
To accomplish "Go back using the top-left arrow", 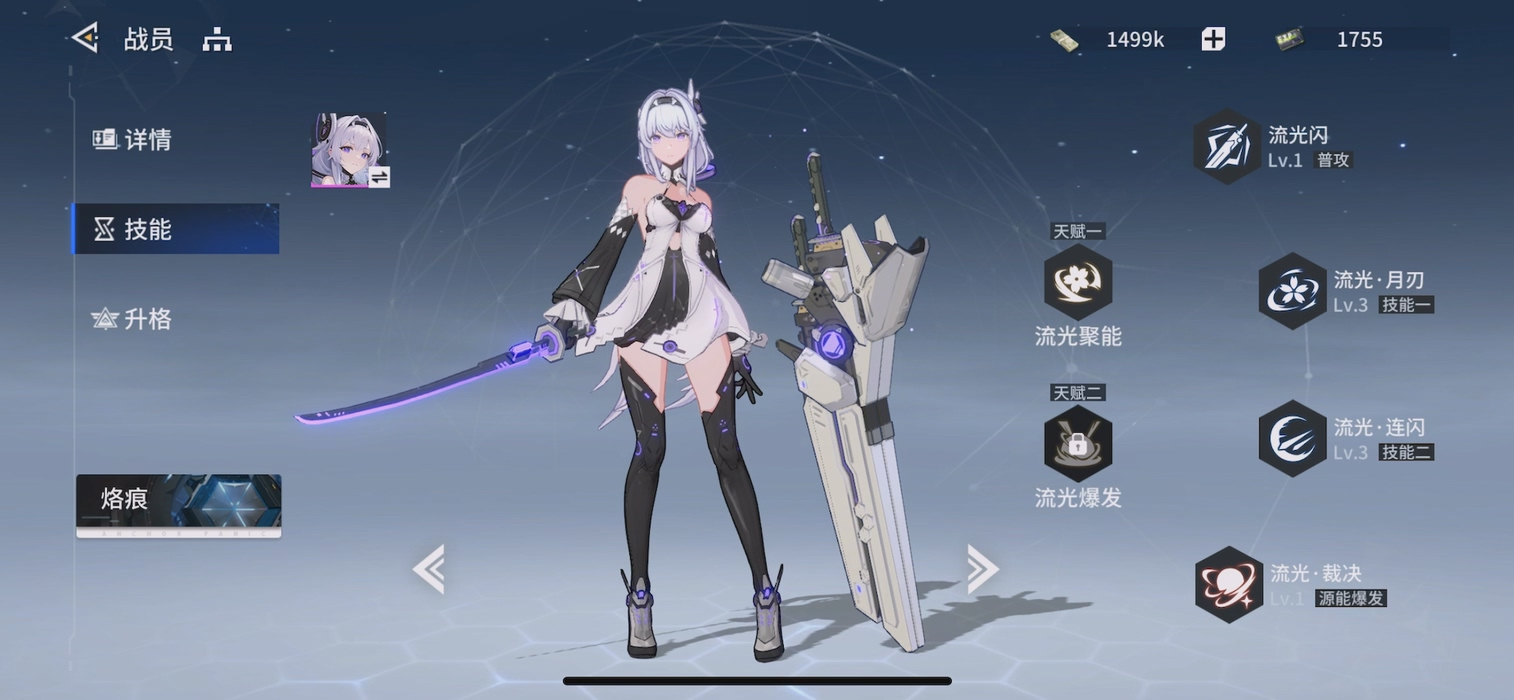I will tap(85, 38).
